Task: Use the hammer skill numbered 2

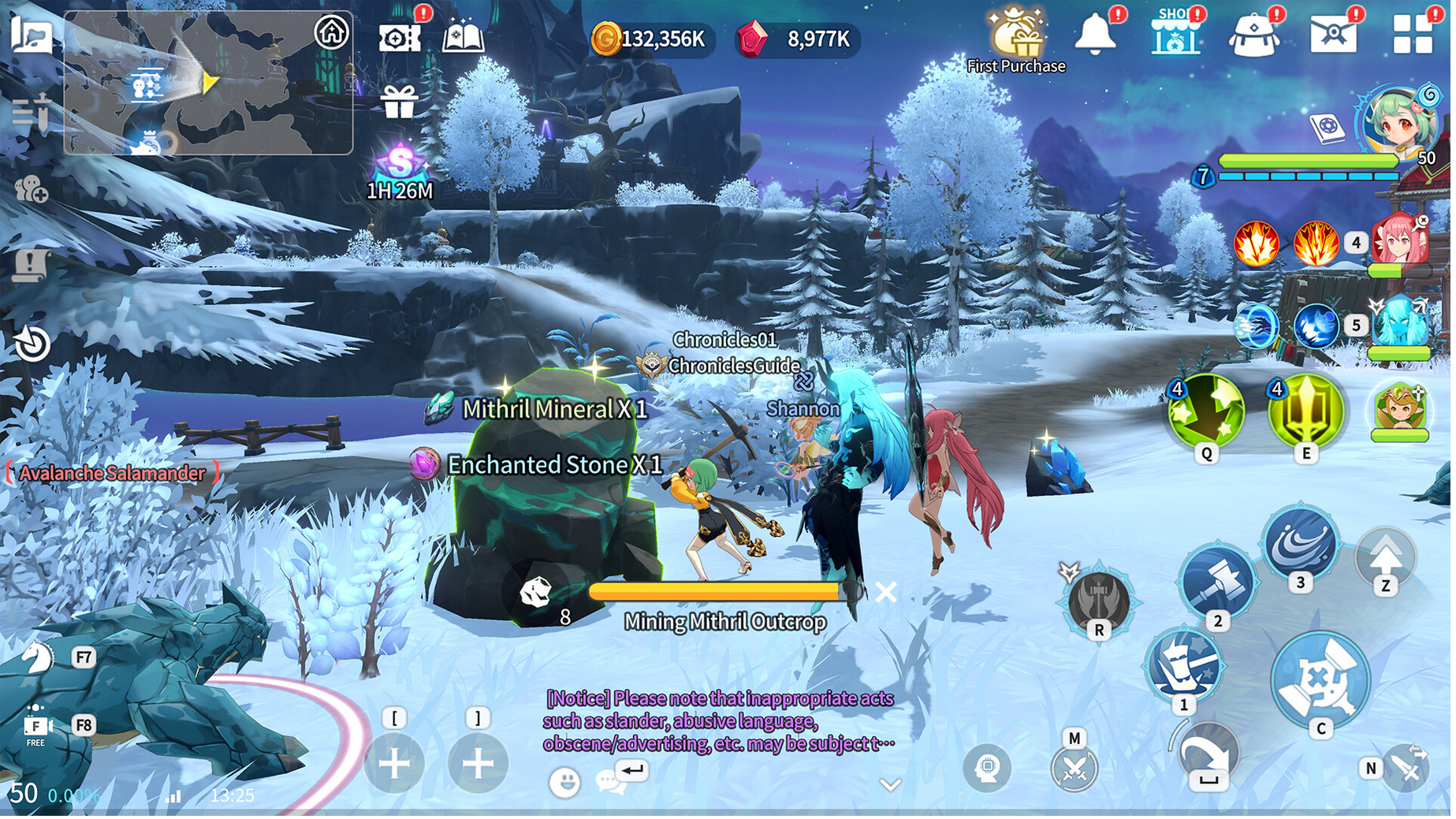Action: (1216, 583)
